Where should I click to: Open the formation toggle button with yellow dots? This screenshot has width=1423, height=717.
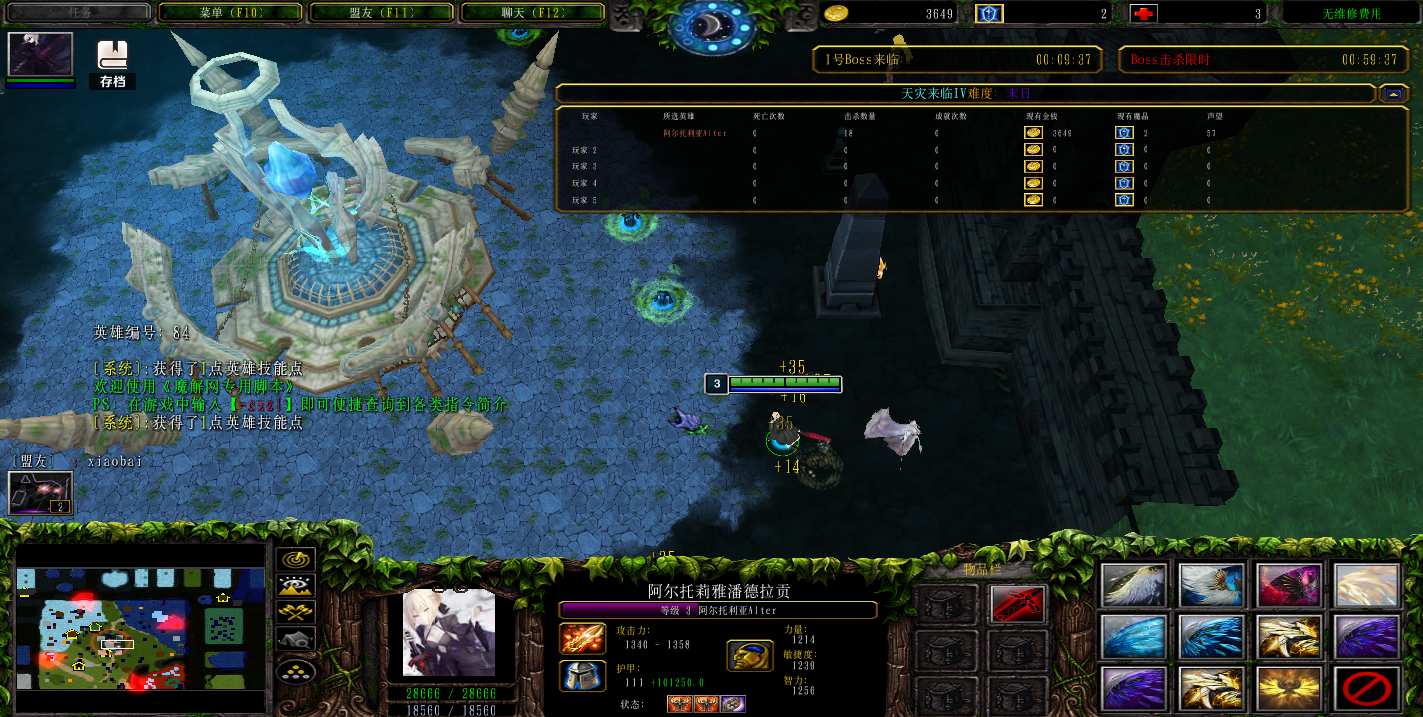tap(296, 672)
